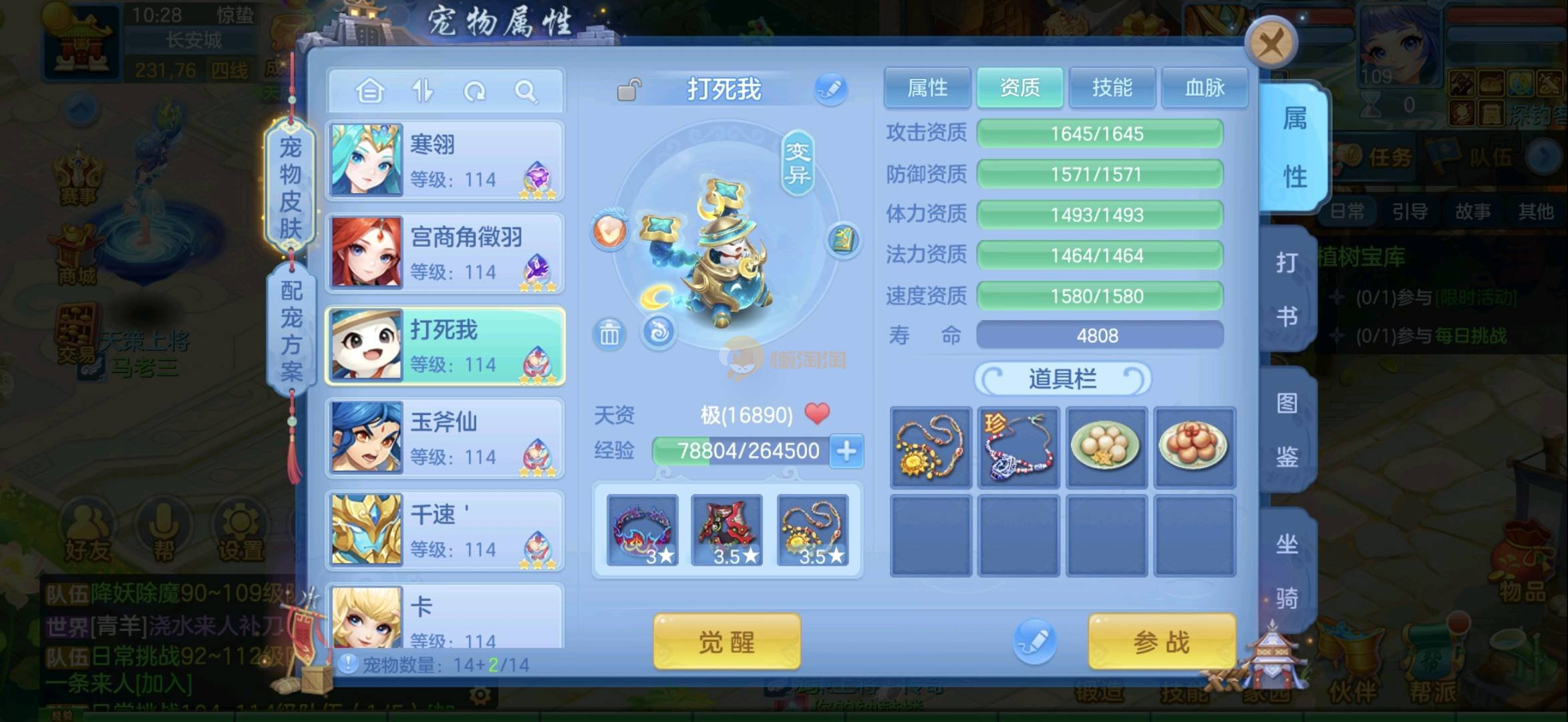Send the pet to battle with 参战
The height and width of the screenshot is (722, 1568).
(1161, 642)
